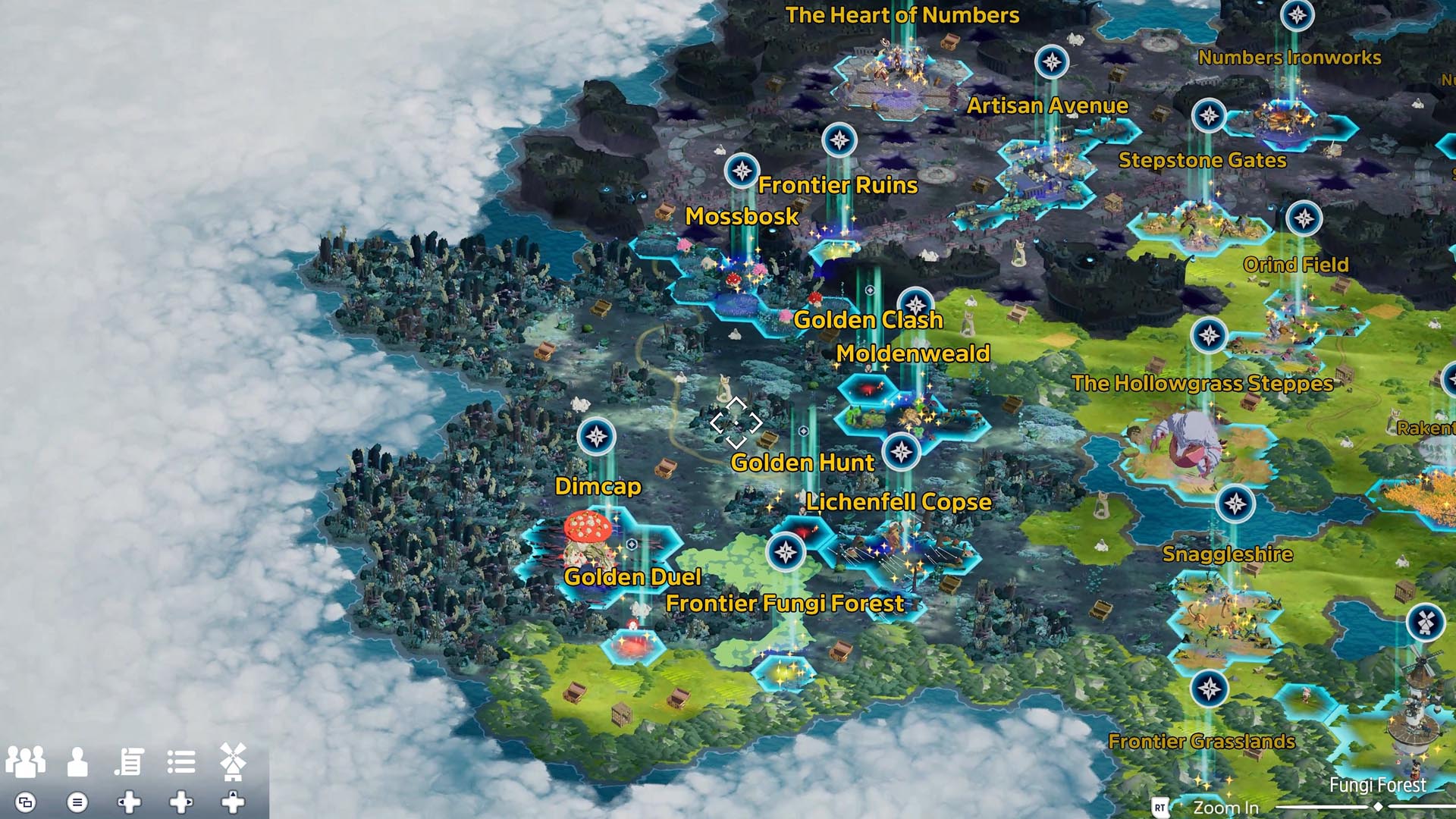Open the party members menu icon

[x=26, y=761]
